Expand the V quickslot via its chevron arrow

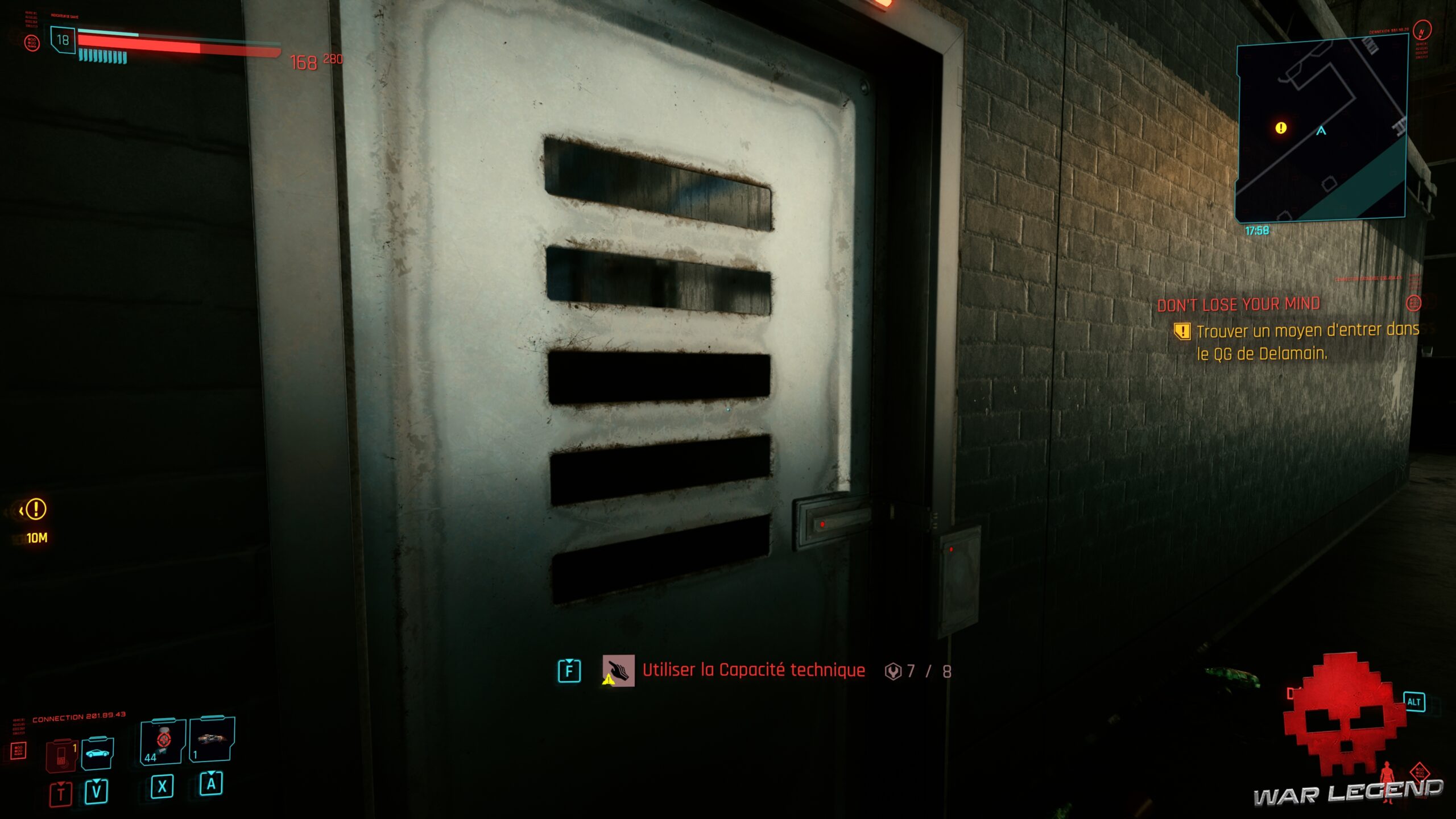click(97, 781)
